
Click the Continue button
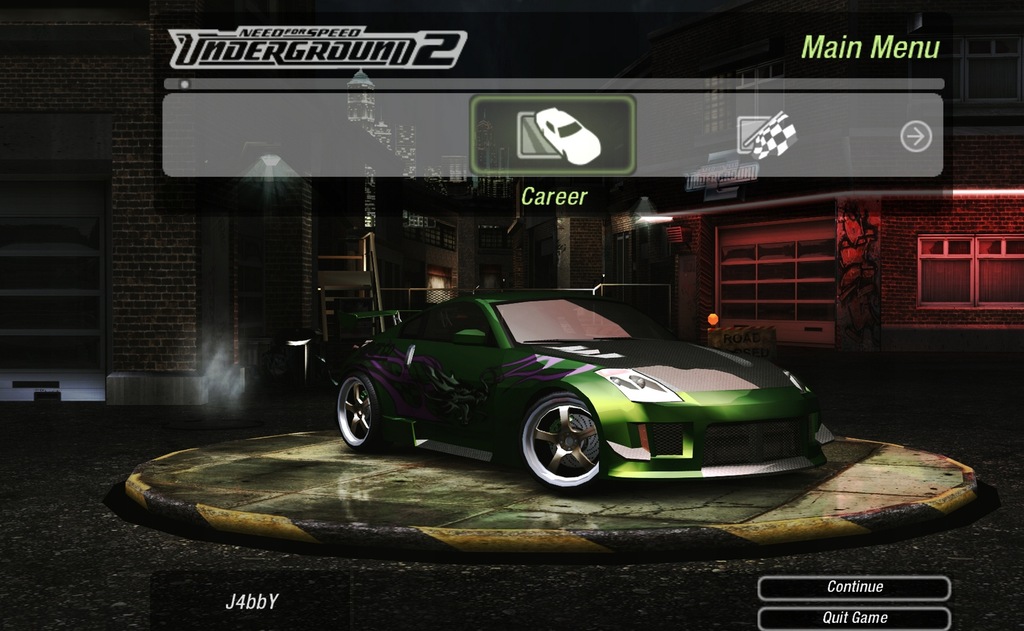tap(854, 588)
